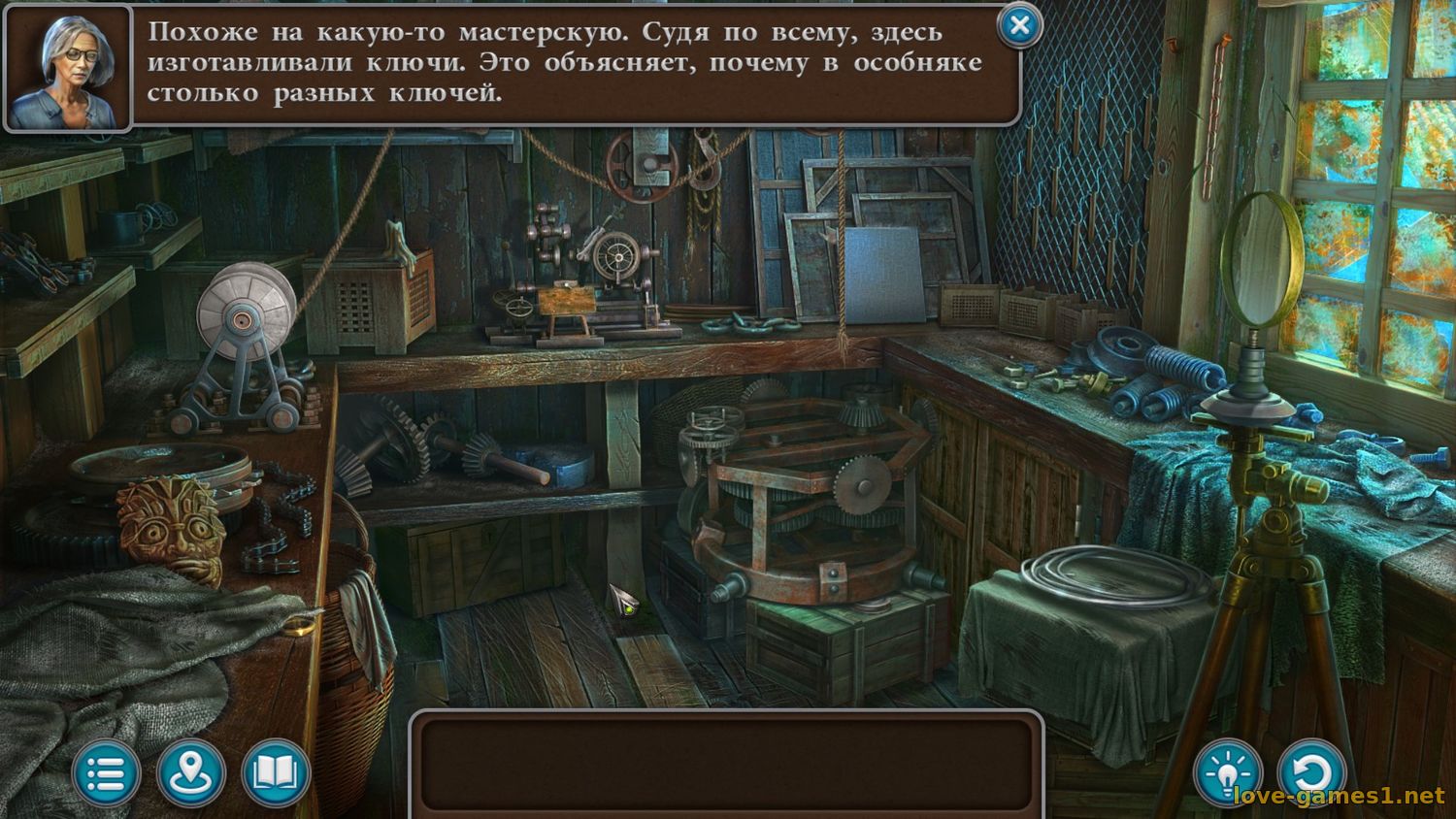
Task: Open the map with the location pin icon
Action: (x=191, y=773)
